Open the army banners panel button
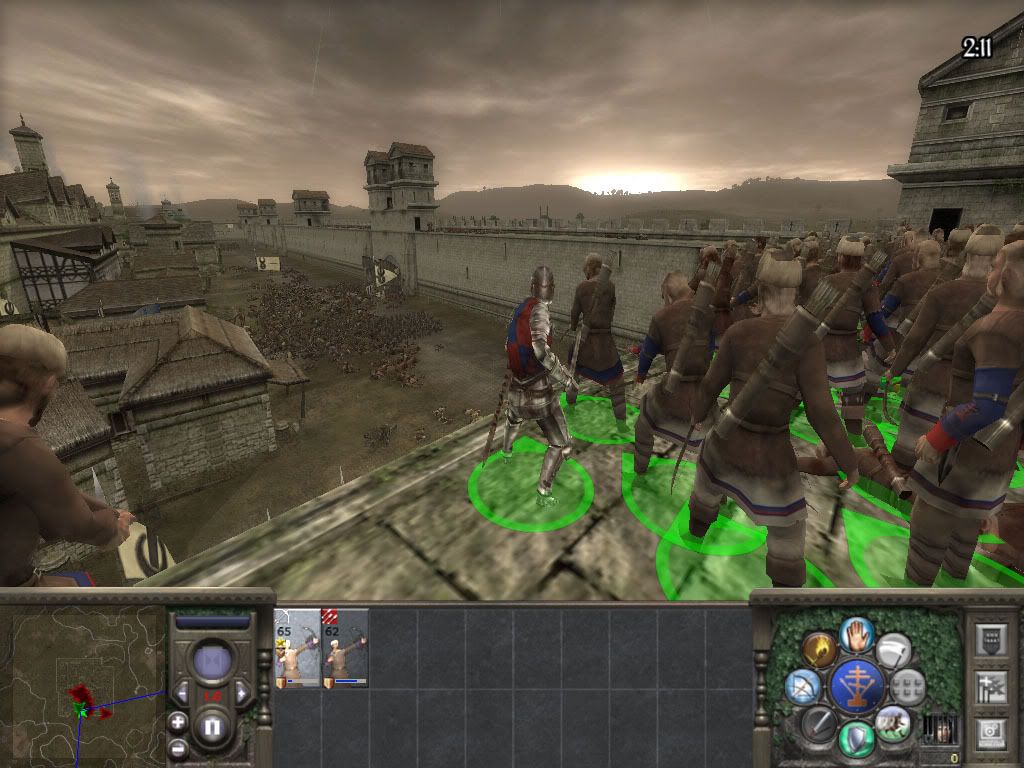 [x=990, y=687]
